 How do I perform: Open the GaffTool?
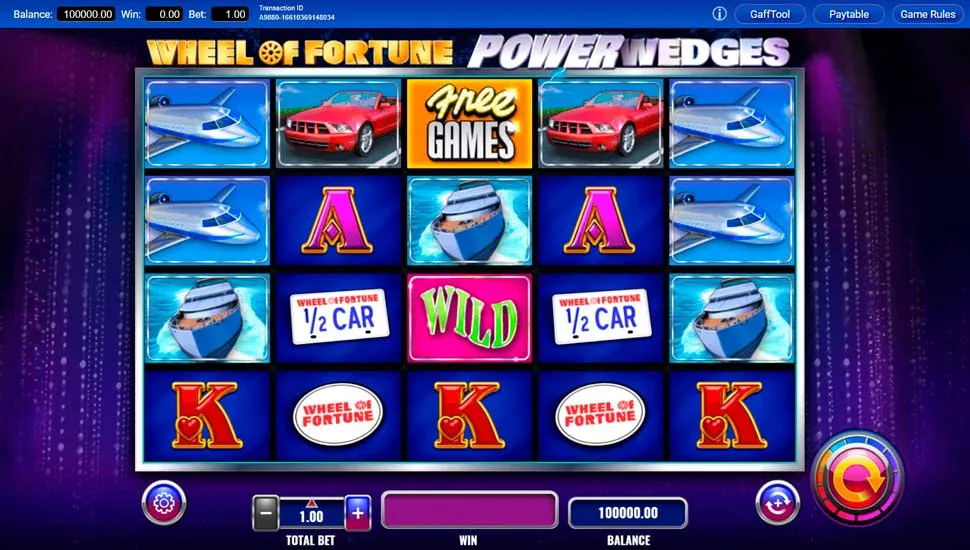coord(769,14)
